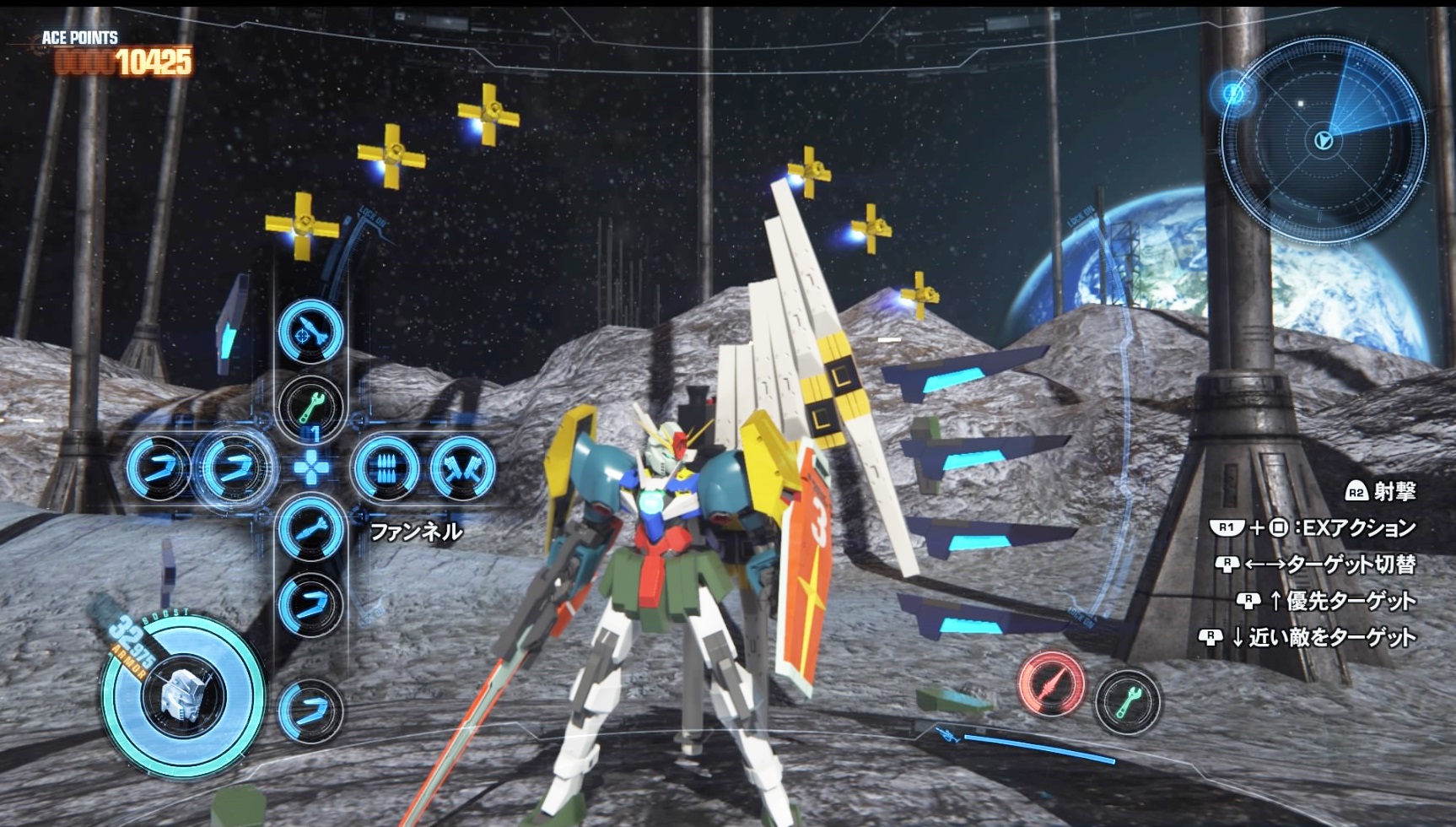
Task: Choose the green wrench slot above the d-pad cross
Action: [x=310, y=408]
